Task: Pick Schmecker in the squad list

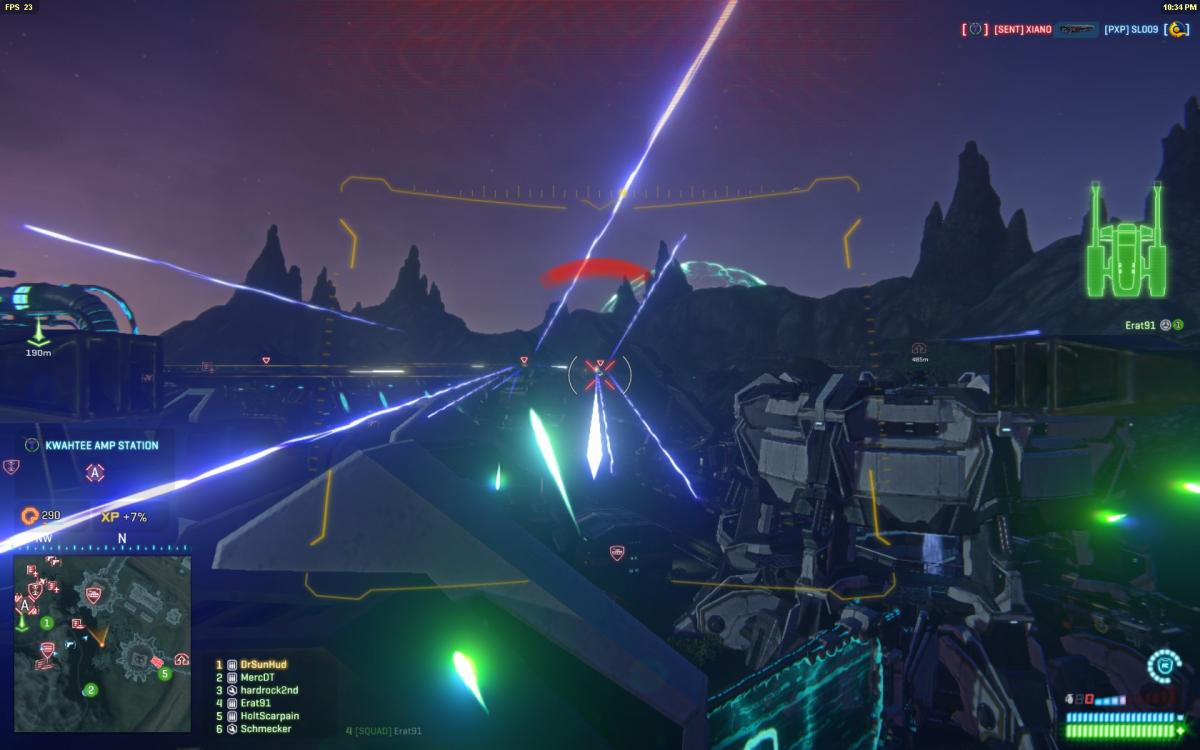Action: pos(264,729)
